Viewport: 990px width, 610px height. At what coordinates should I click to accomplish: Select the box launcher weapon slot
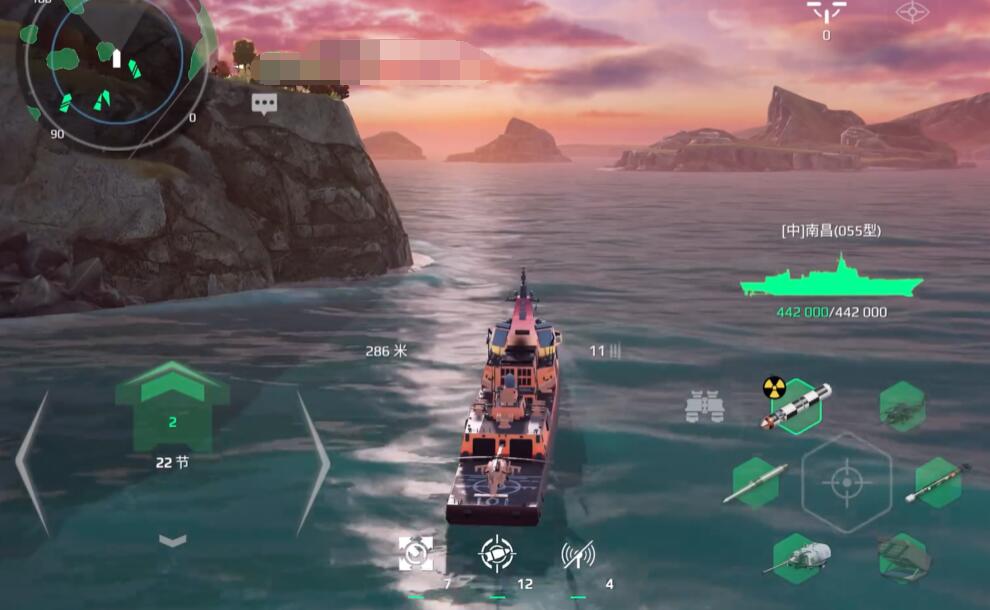tap(902, 556)
